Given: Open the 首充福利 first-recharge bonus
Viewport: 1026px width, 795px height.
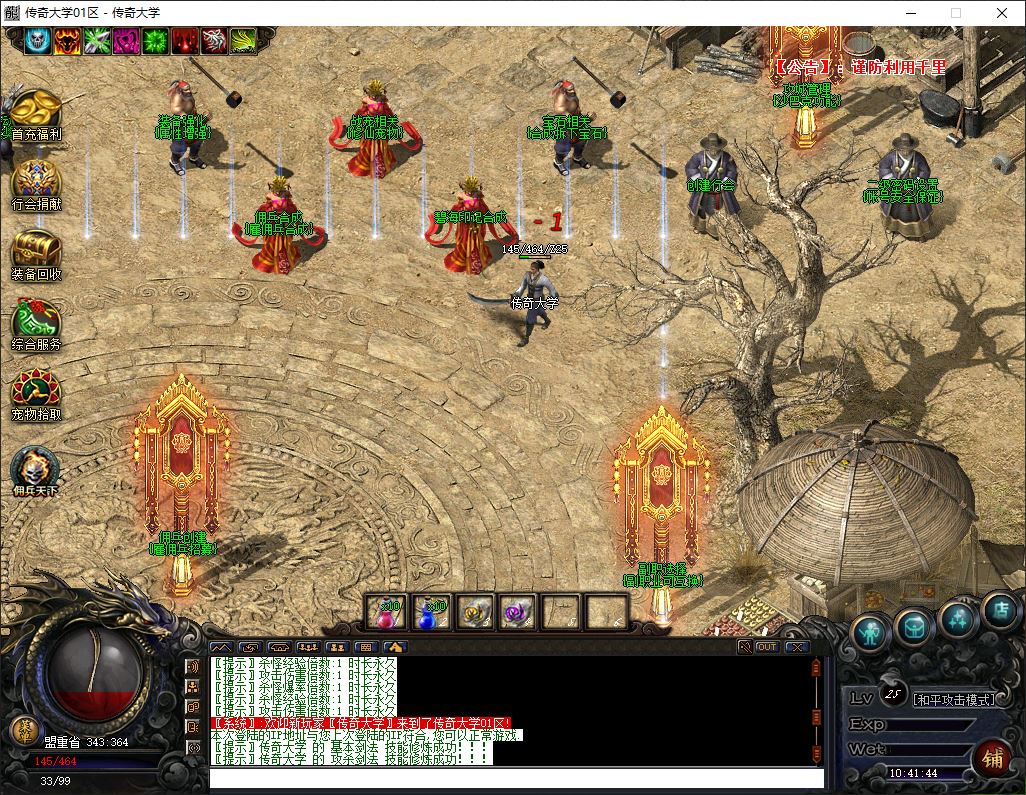Looking at the screenshot, I should coord(36,110).
